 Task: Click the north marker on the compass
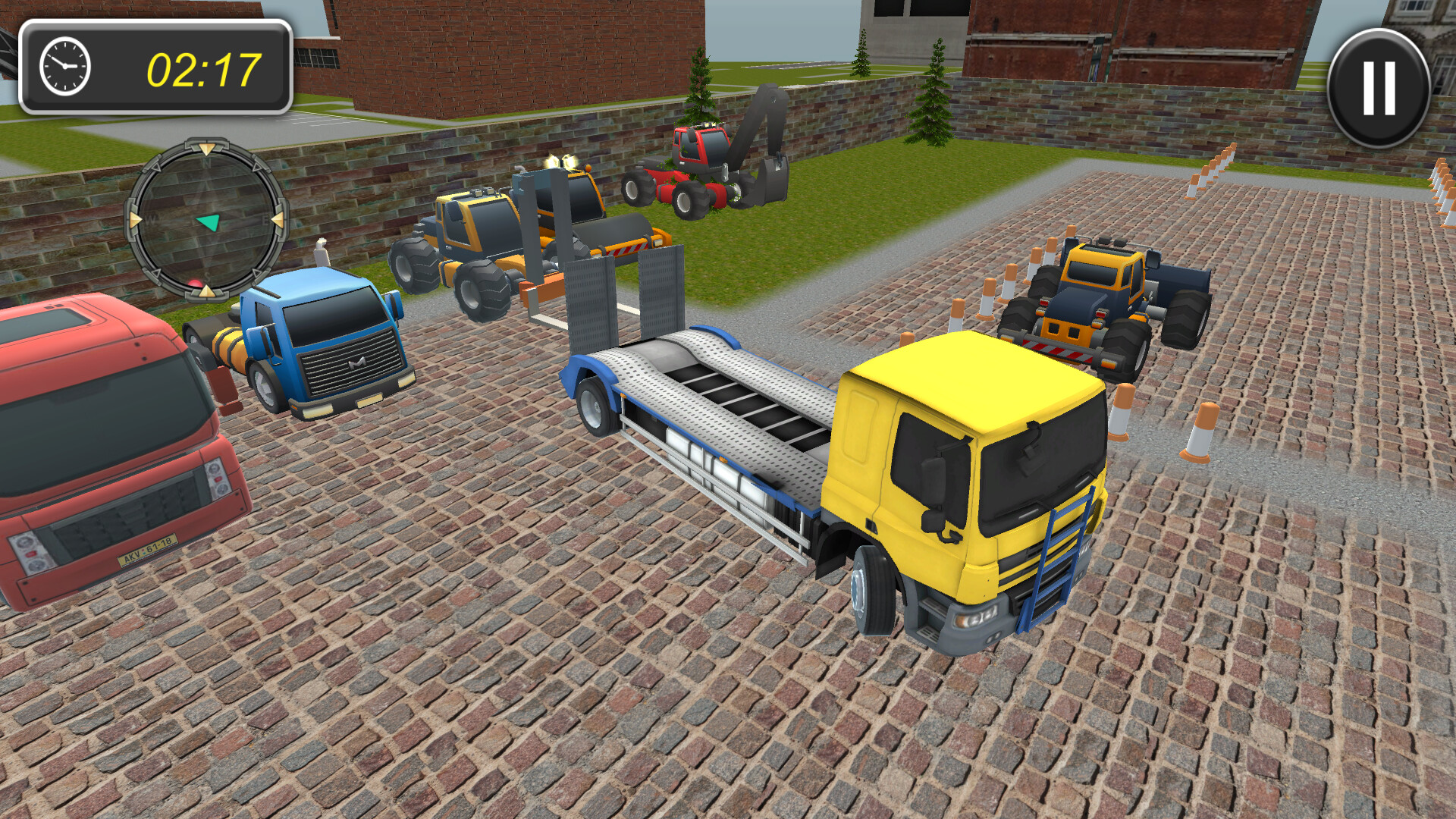pos(207,163)
